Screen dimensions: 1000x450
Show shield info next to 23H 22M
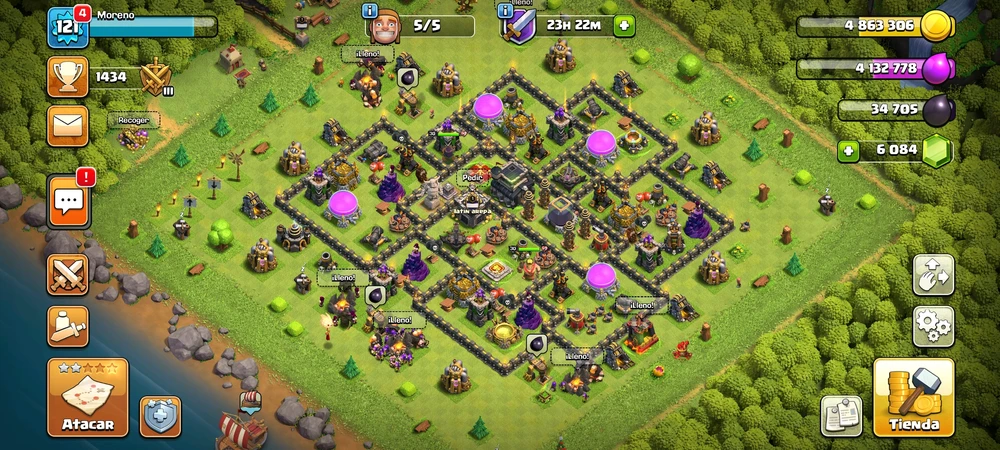(506, 10)
